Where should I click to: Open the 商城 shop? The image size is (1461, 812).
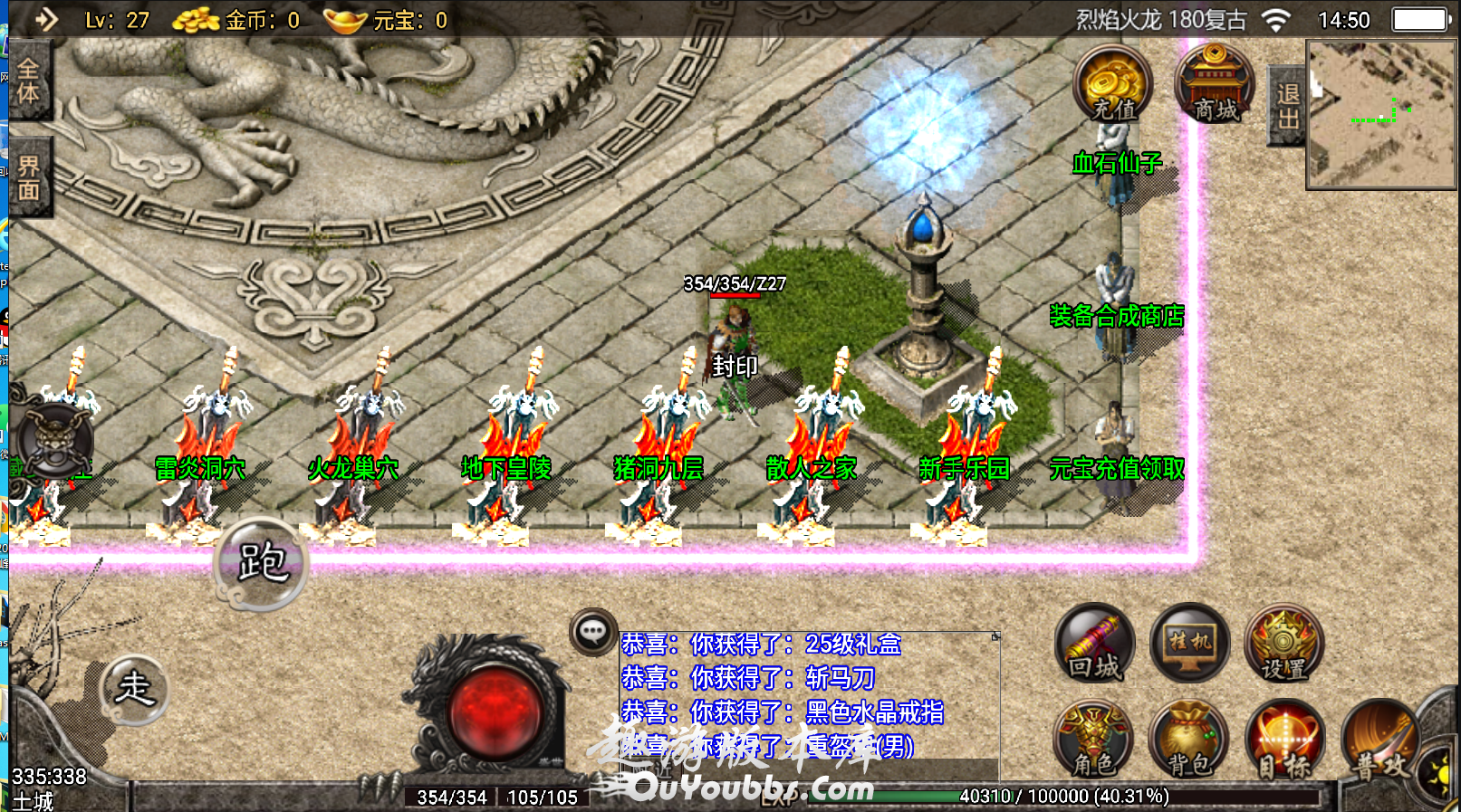(x=1215, y=84)
